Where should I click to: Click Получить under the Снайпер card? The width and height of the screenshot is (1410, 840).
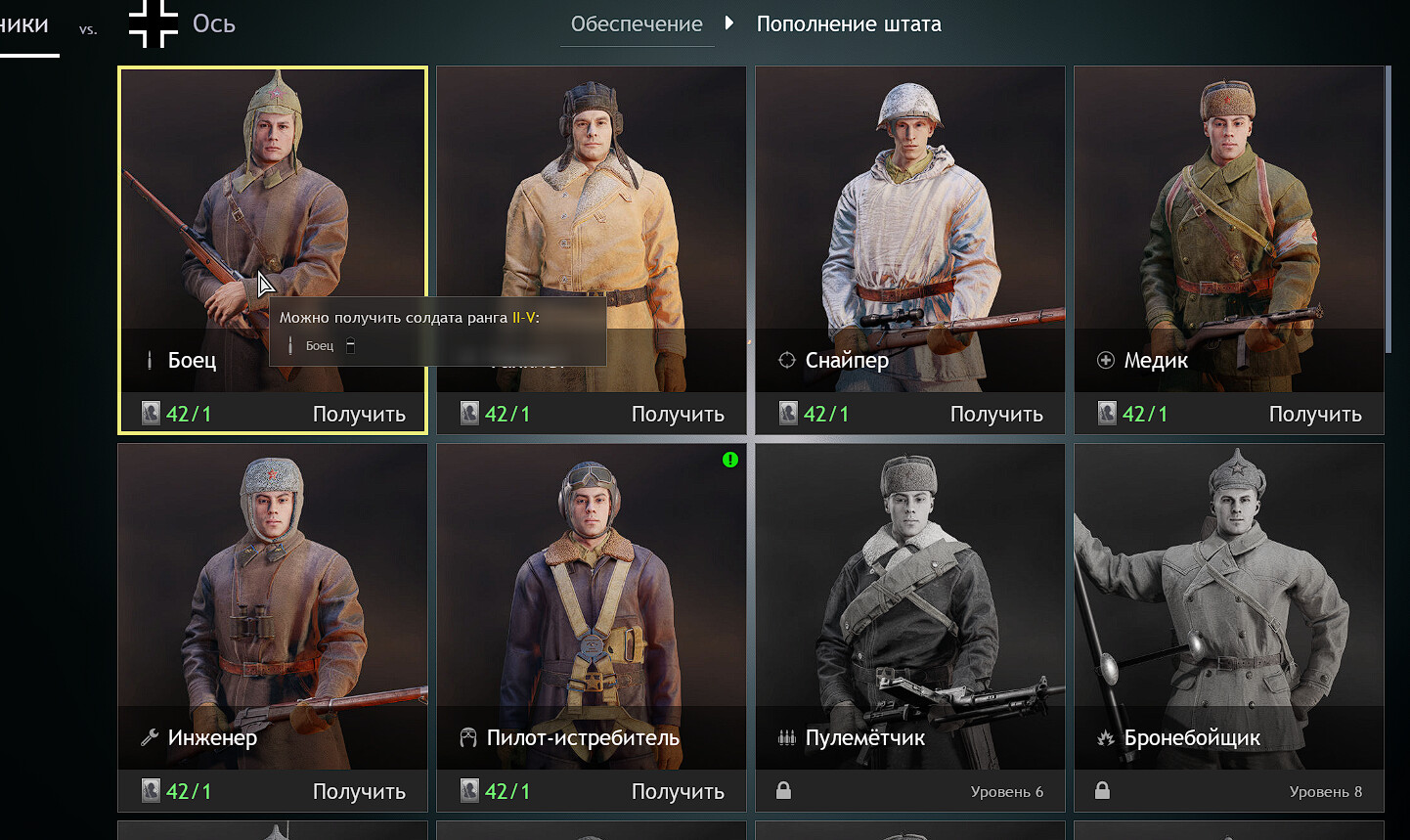(995, 415)
